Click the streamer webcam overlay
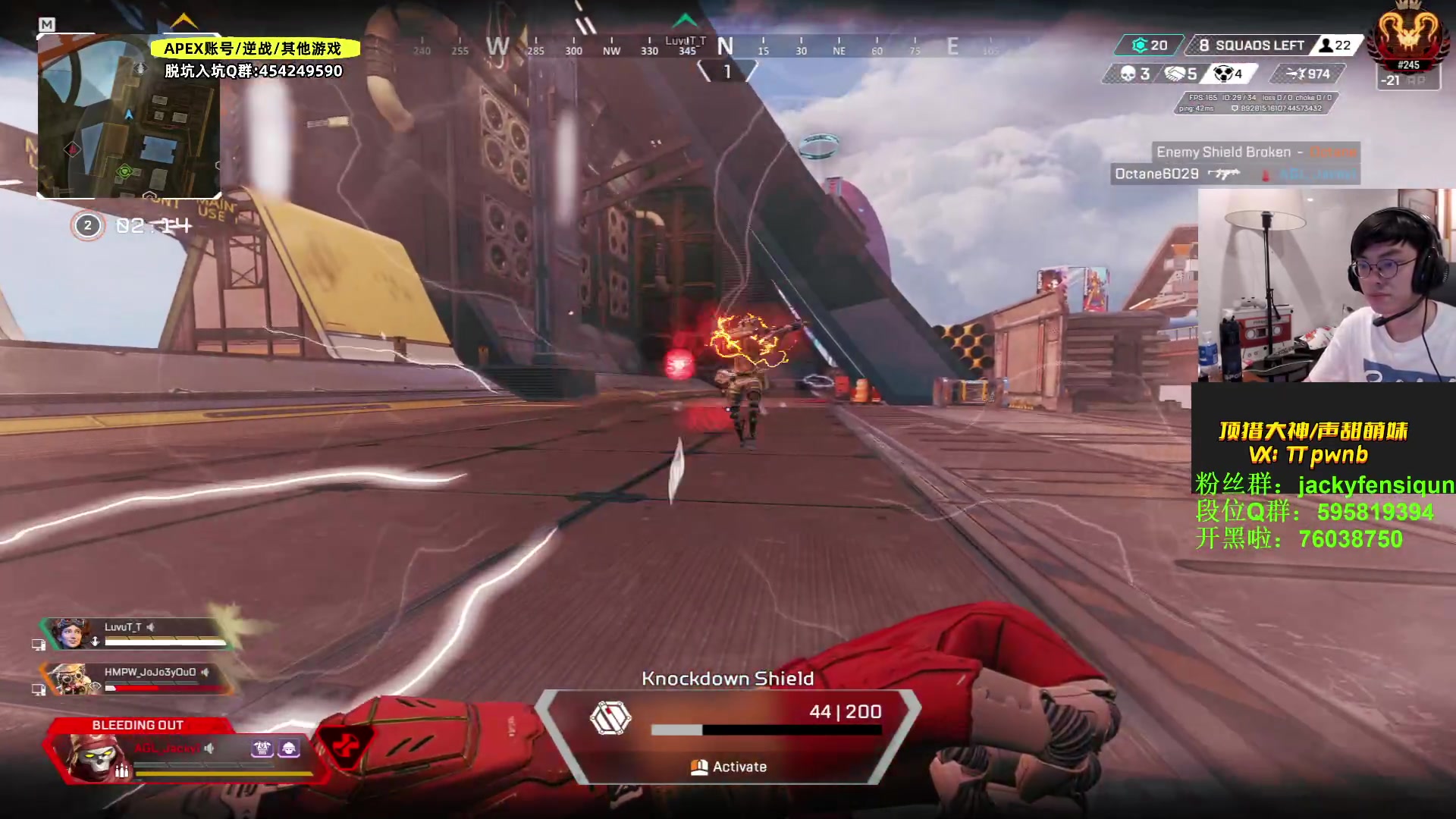The width and height of the screenshot is (1456, 819). pyautogui.click(x=1326, y=285)
